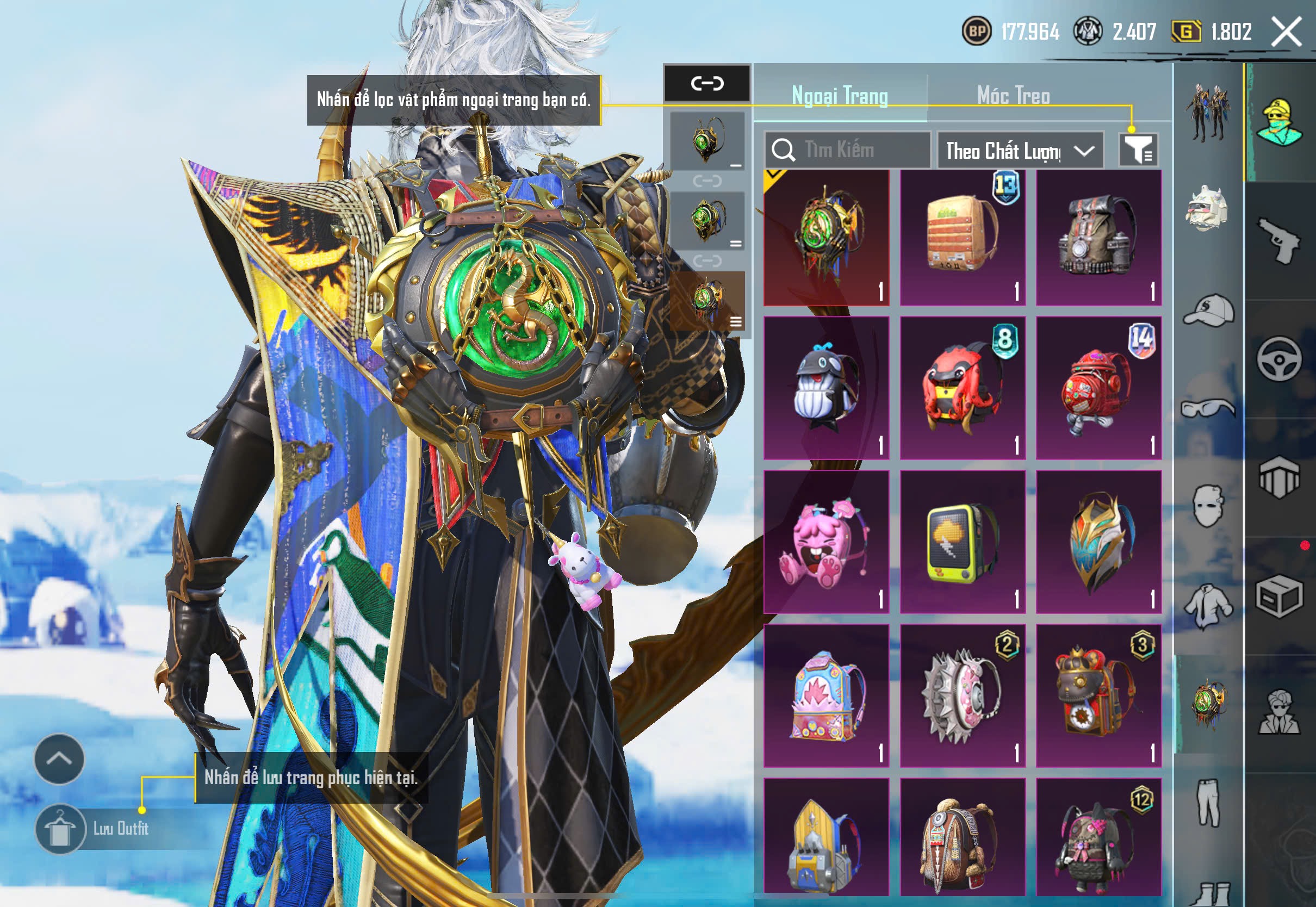The image size is (1316, 907).
Task: Expand the round up-arrow button
Action: (59, 759)
